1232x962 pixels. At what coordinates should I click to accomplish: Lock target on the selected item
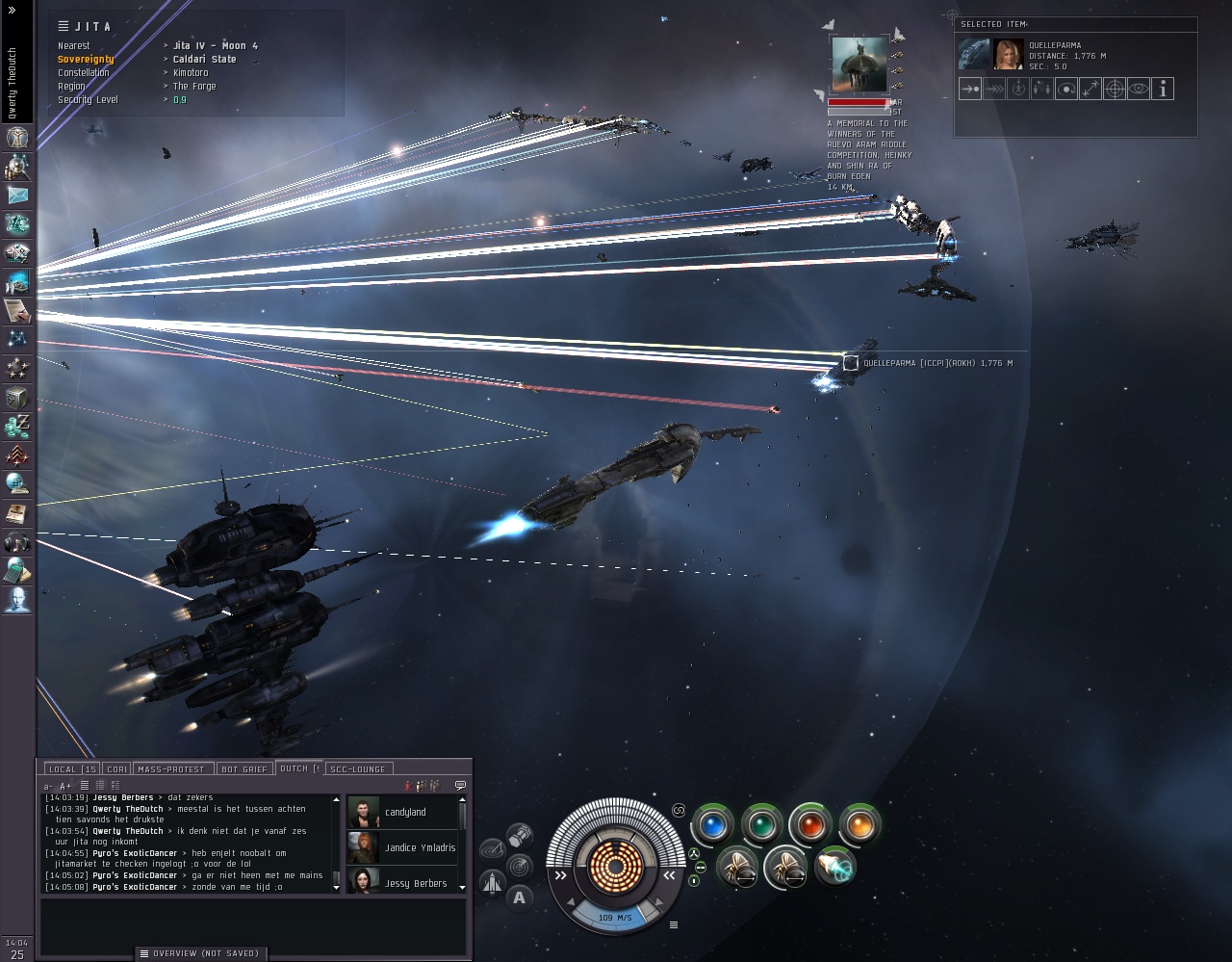1115,90
